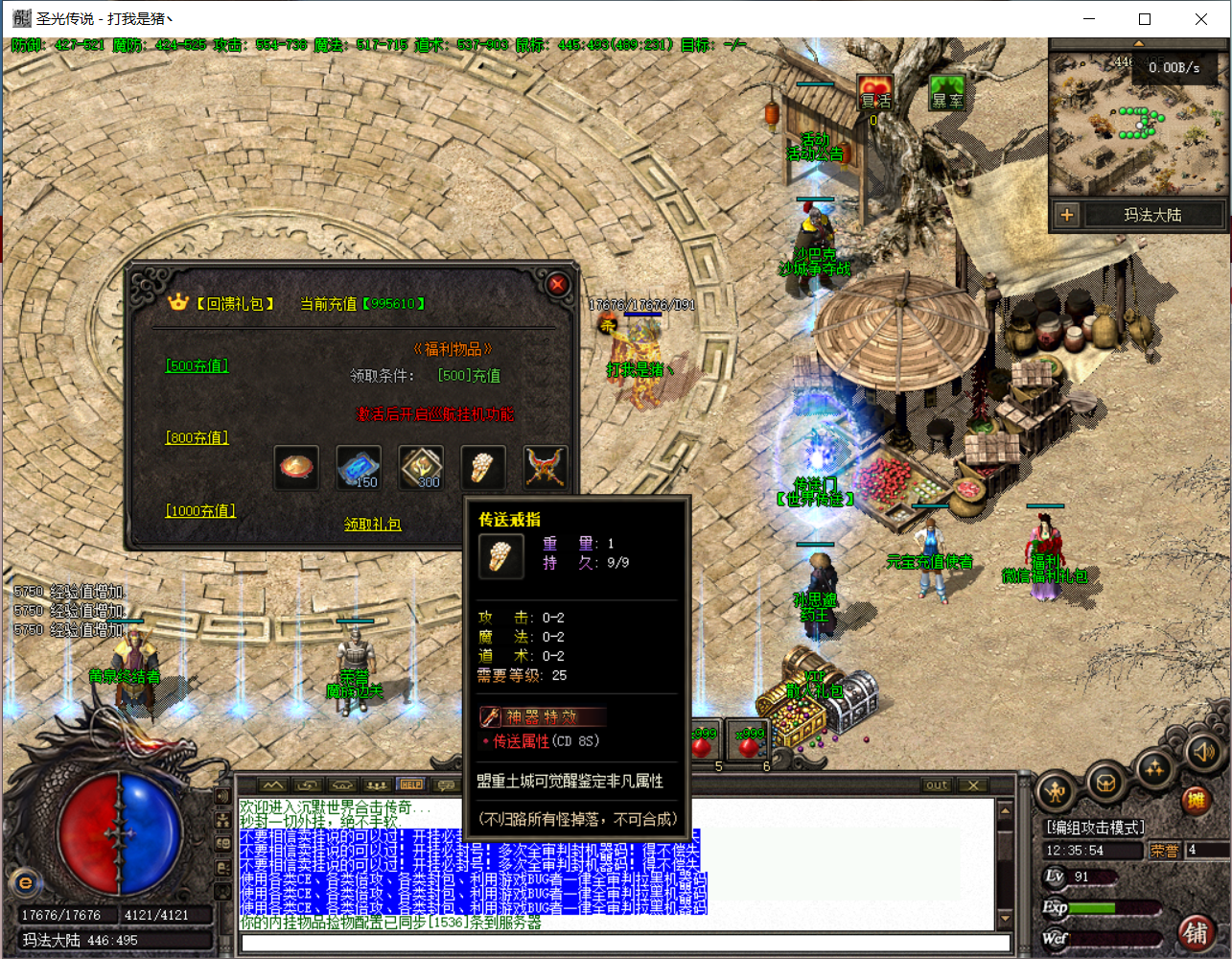
Task: Open the 摊 stall button
Action: point(1196,800)
